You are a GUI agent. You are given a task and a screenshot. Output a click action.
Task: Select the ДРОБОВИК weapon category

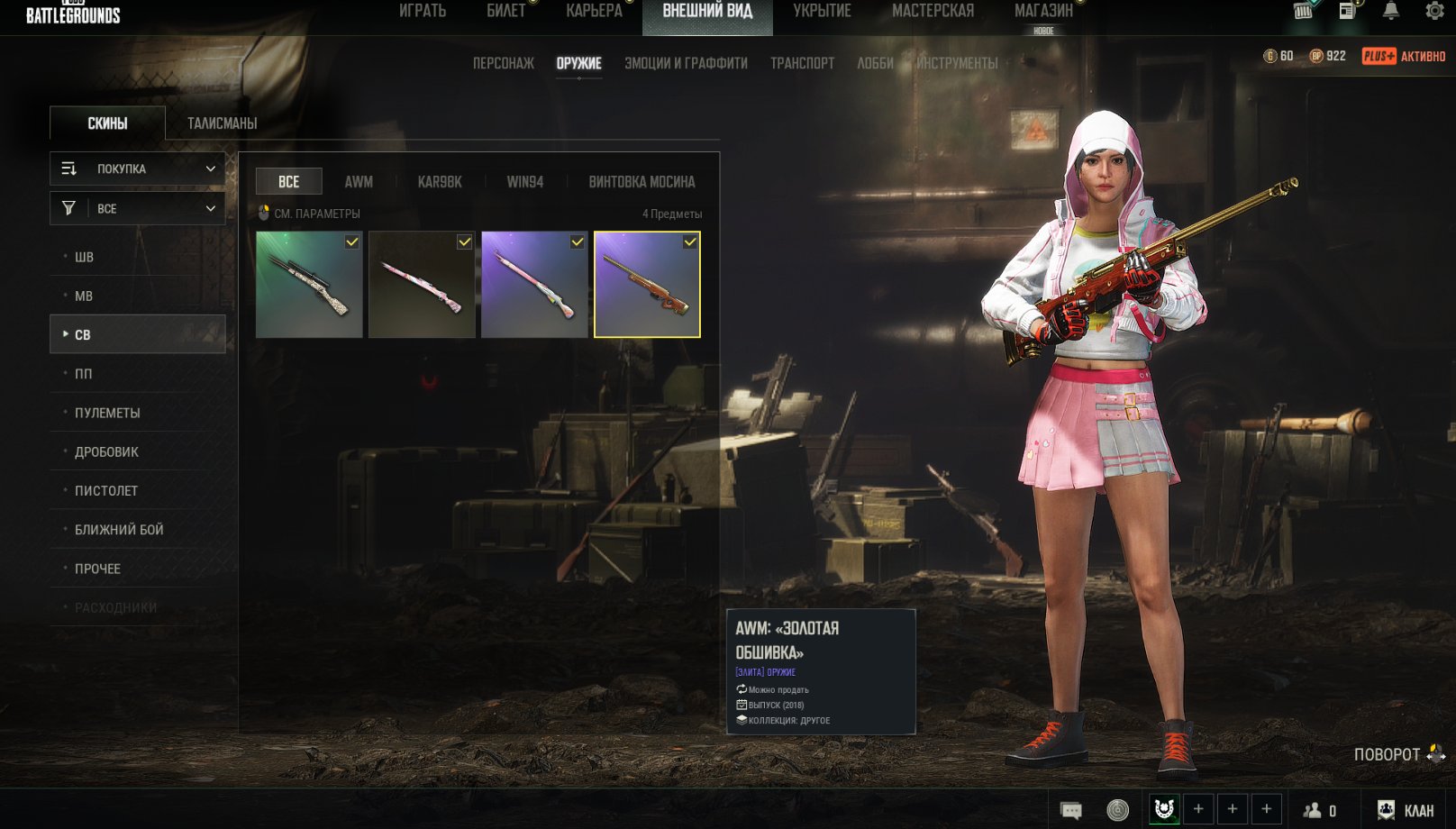(106, 451)
